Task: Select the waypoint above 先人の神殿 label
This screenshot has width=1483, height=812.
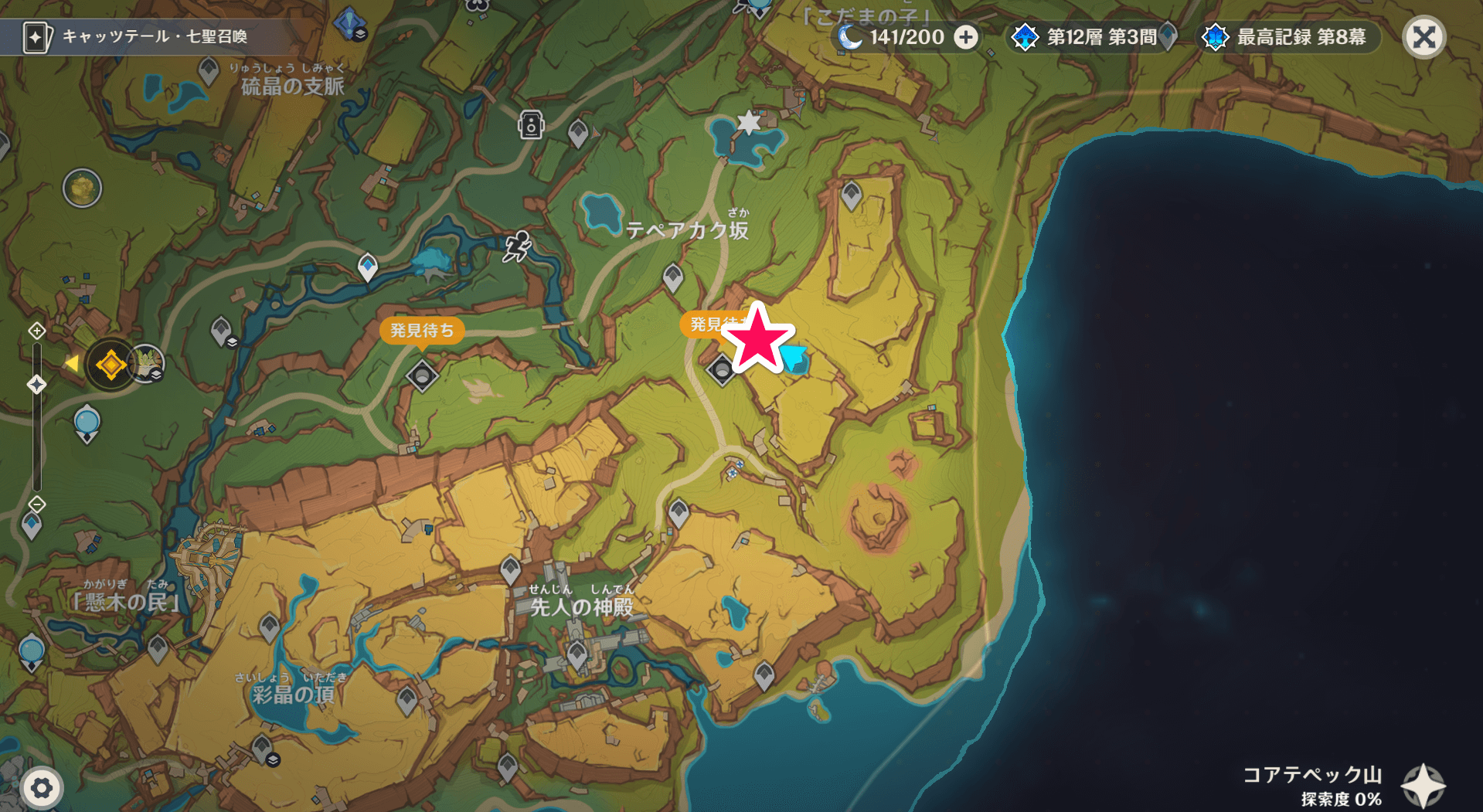Action: (510, 570)
